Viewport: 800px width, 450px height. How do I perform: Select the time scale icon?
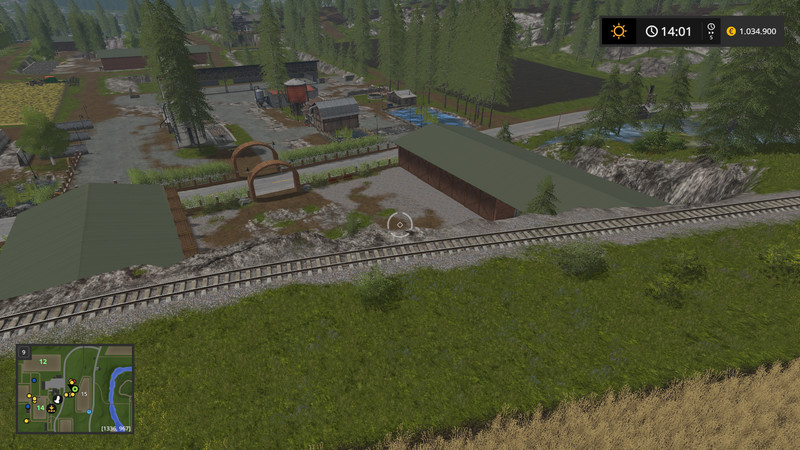[711, 31]
